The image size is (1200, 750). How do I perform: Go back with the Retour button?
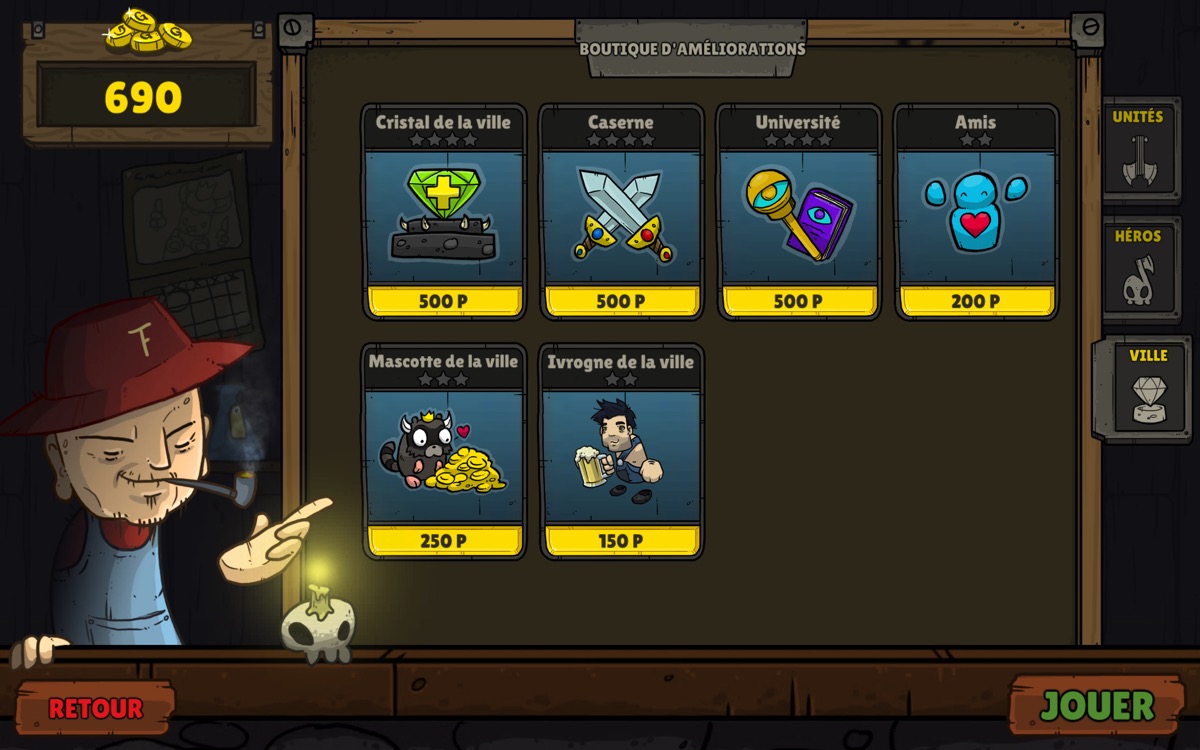(95, 708)
